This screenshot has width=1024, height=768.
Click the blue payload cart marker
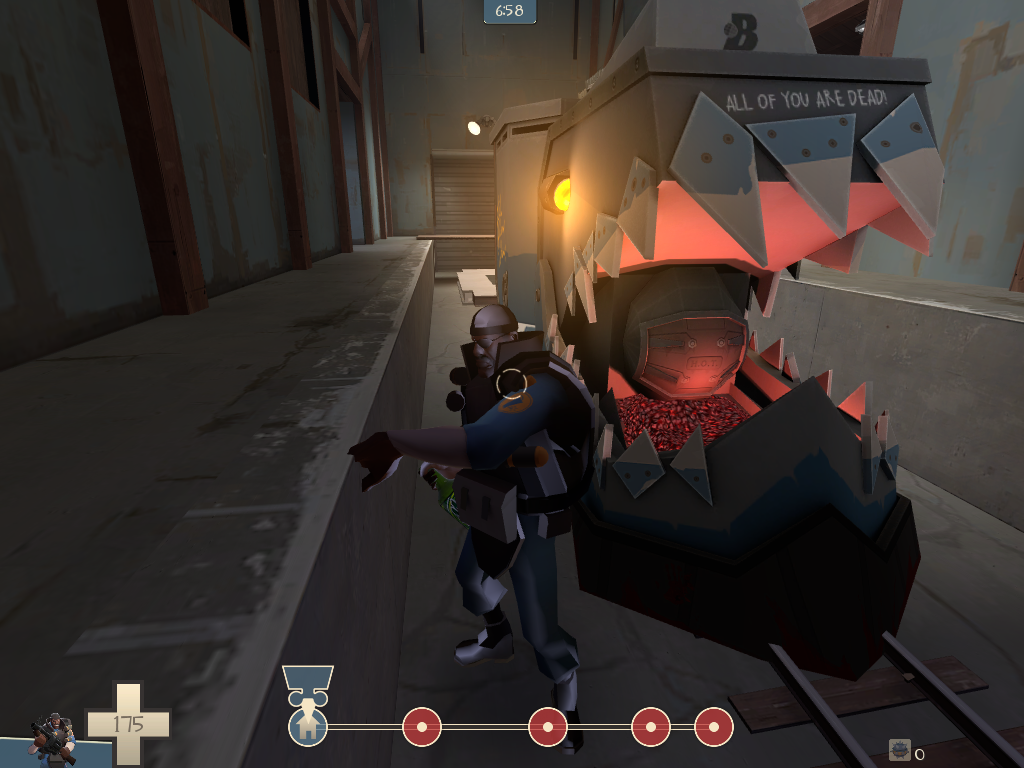[307, 682]
